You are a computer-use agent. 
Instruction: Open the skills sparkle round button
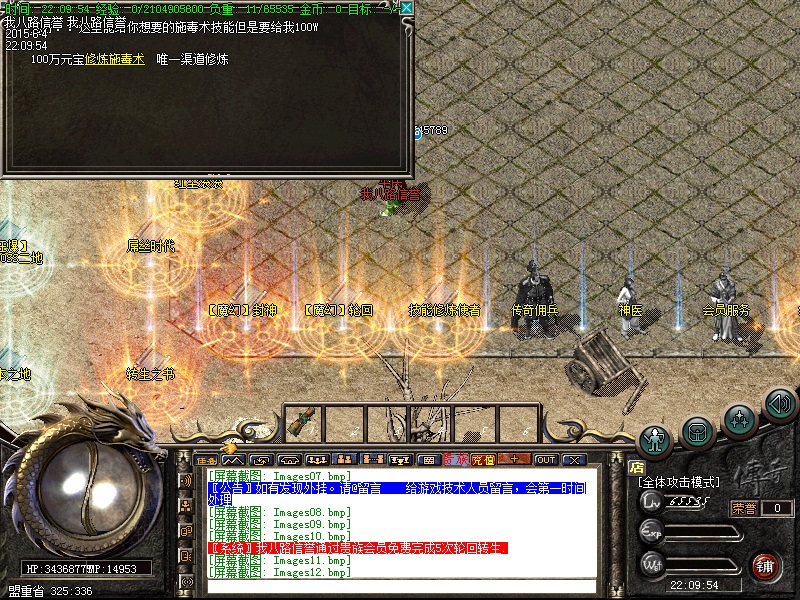click(739, 417)
